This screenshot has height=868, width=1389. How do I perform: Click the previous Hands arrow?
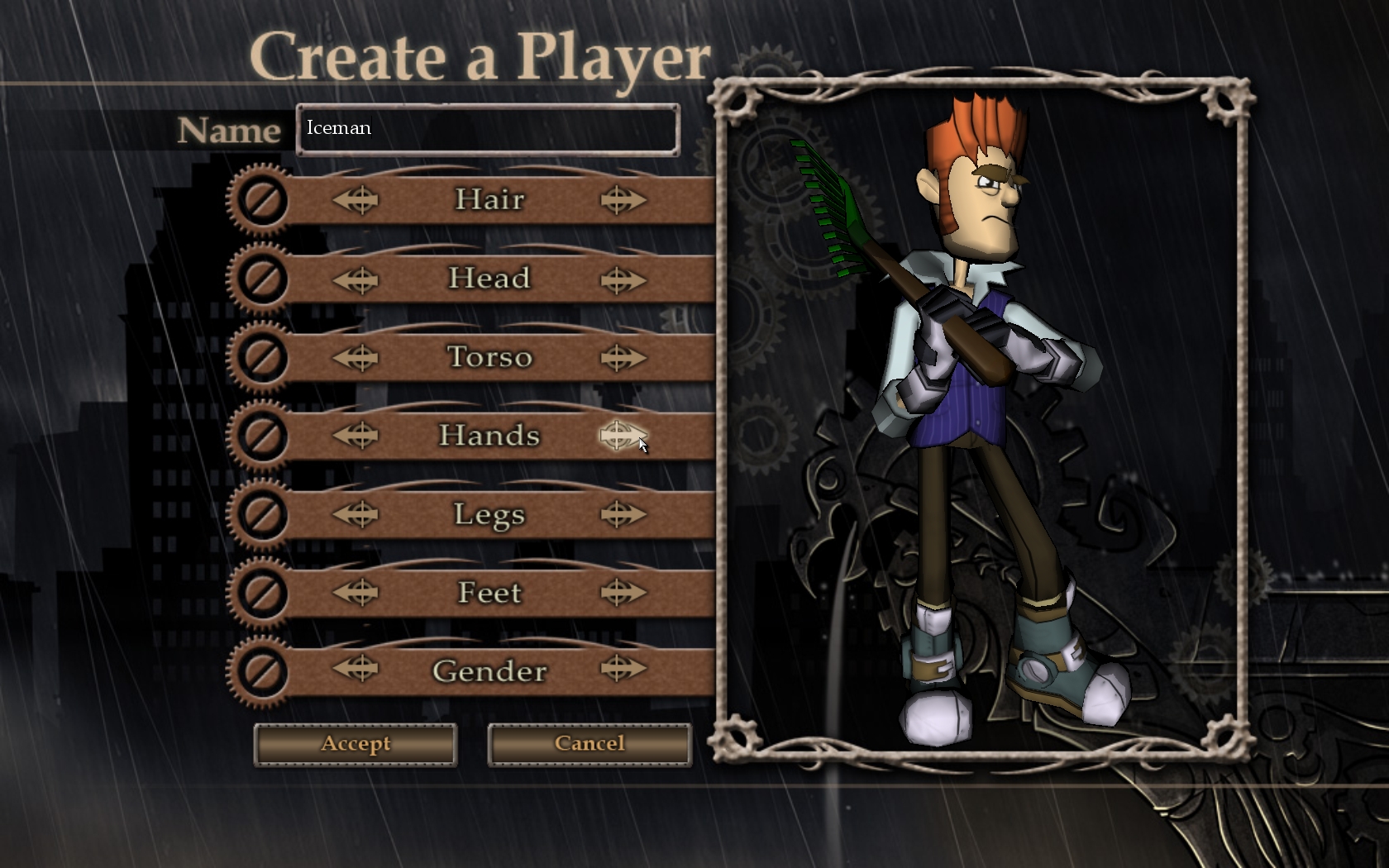click(356, 436)
